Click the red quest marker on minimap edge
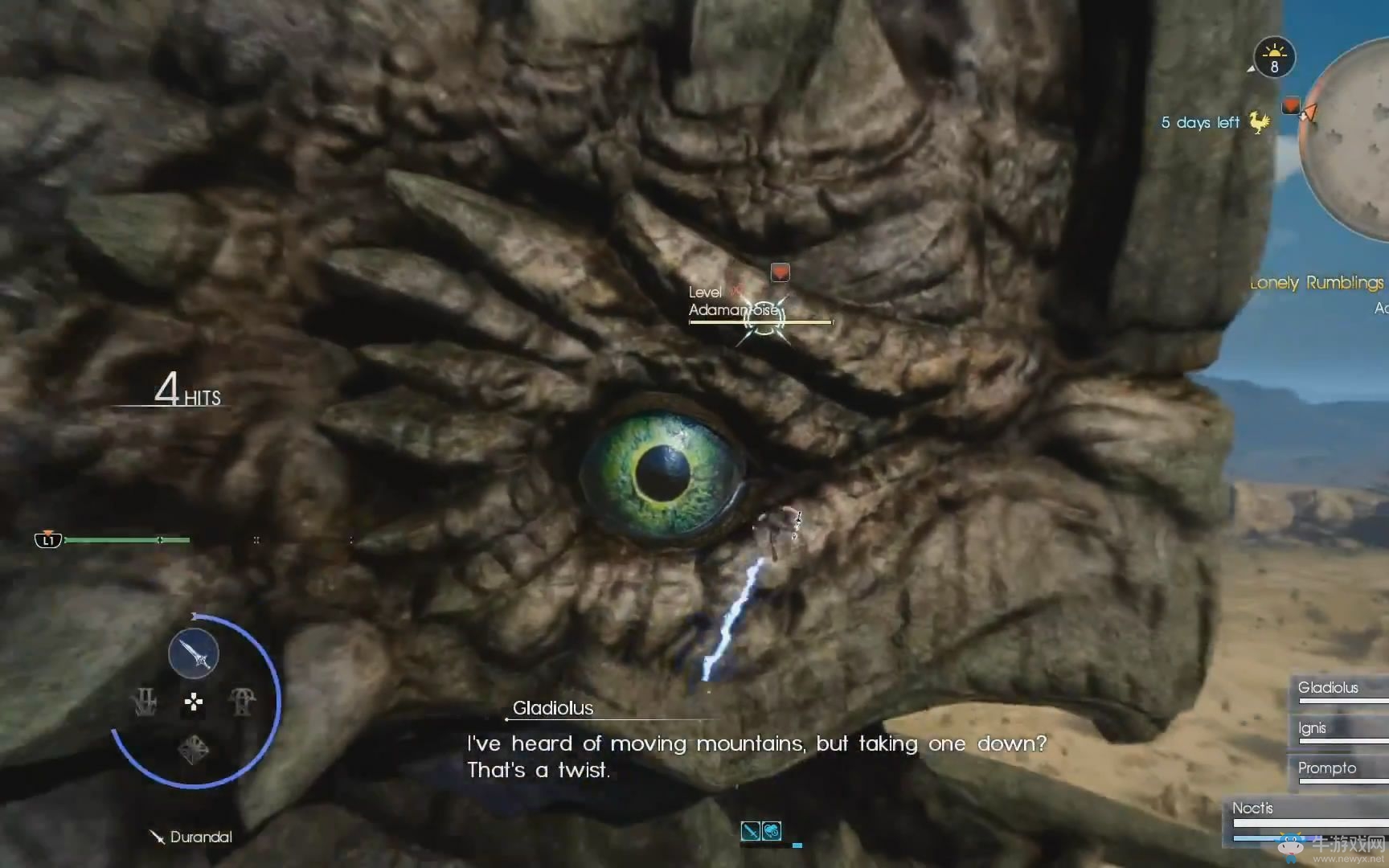Viewport: 1389px width, 868px height. pos(1291,105)
